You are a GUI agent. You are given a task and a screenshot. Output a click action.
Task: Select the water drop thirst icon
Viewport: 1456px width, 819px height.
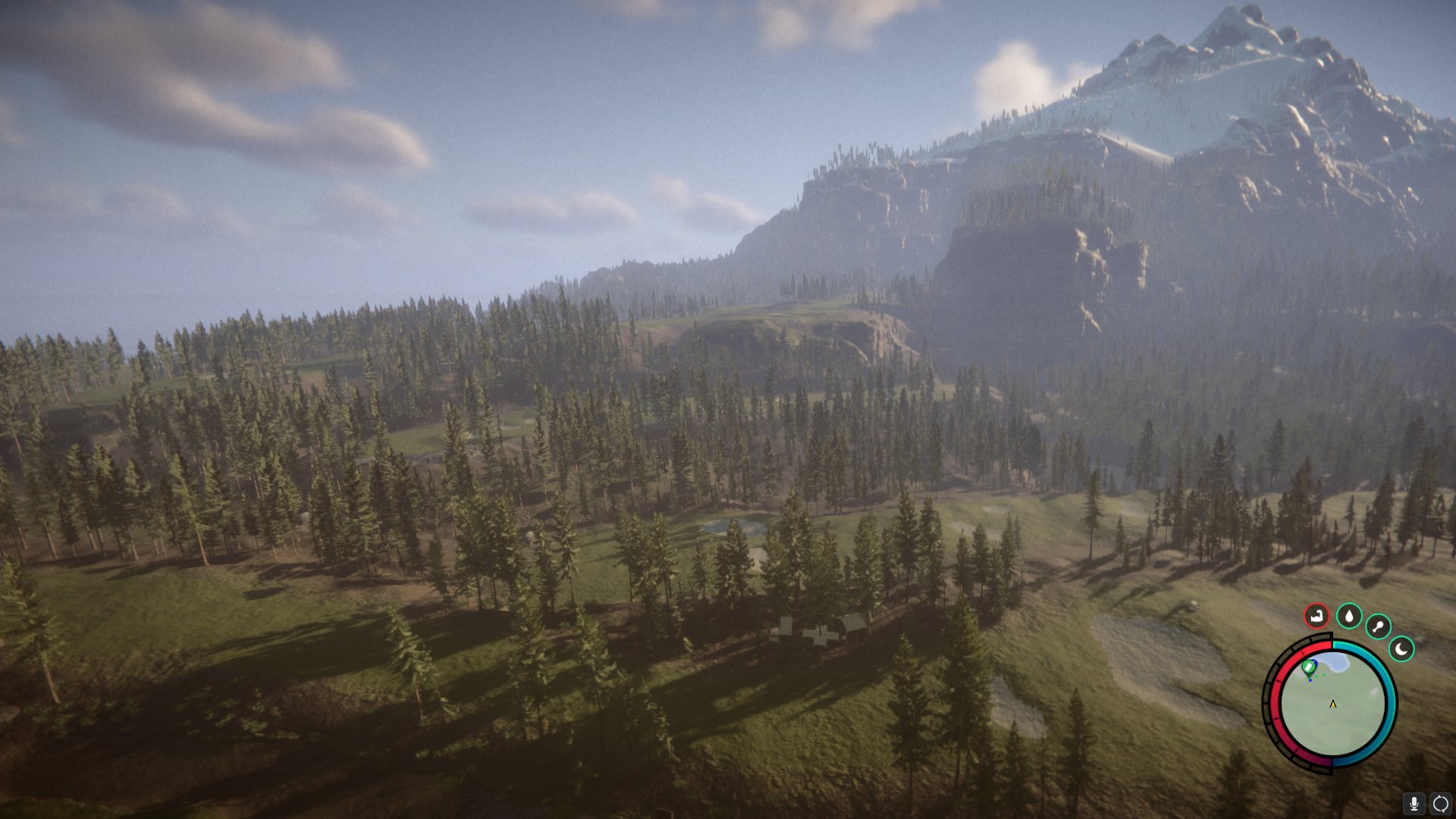point(1349,616)
